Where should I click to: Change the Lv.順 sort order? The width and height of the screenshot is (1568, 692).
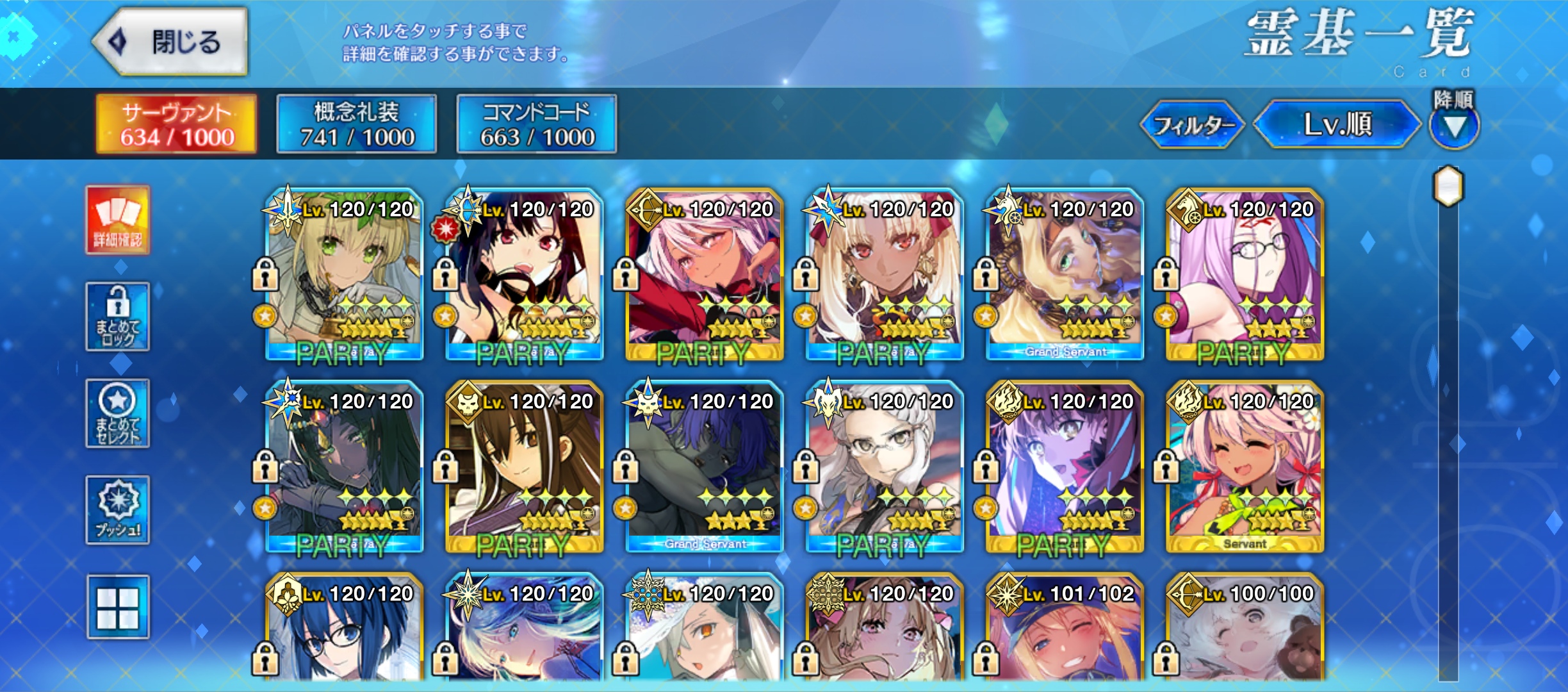pos(1337,124)
